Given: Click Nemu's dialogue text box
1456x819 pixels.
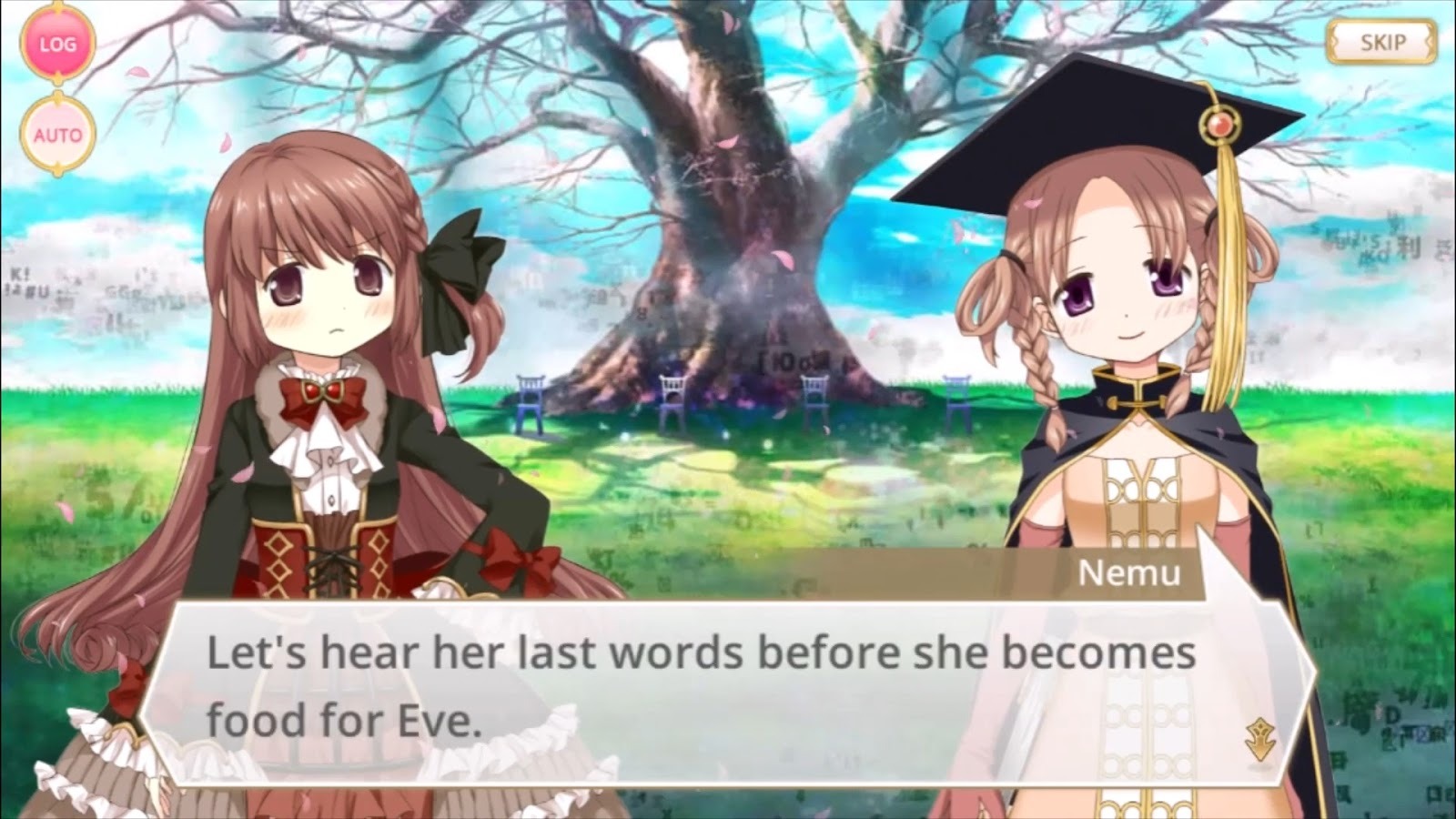Looking at the screenshot, I should click(701, 688).
